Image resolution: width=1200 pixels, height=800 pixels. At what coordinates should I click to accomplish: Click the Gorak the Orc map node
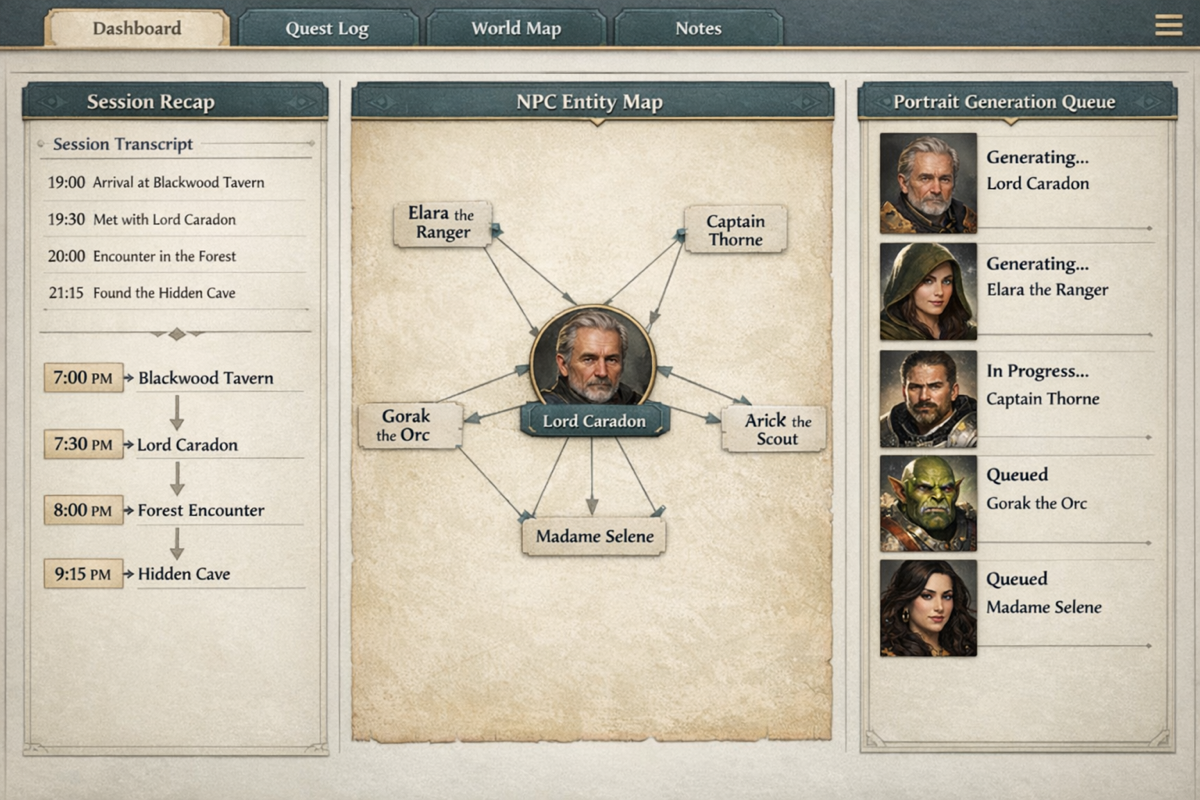click(x=410, y=425)
